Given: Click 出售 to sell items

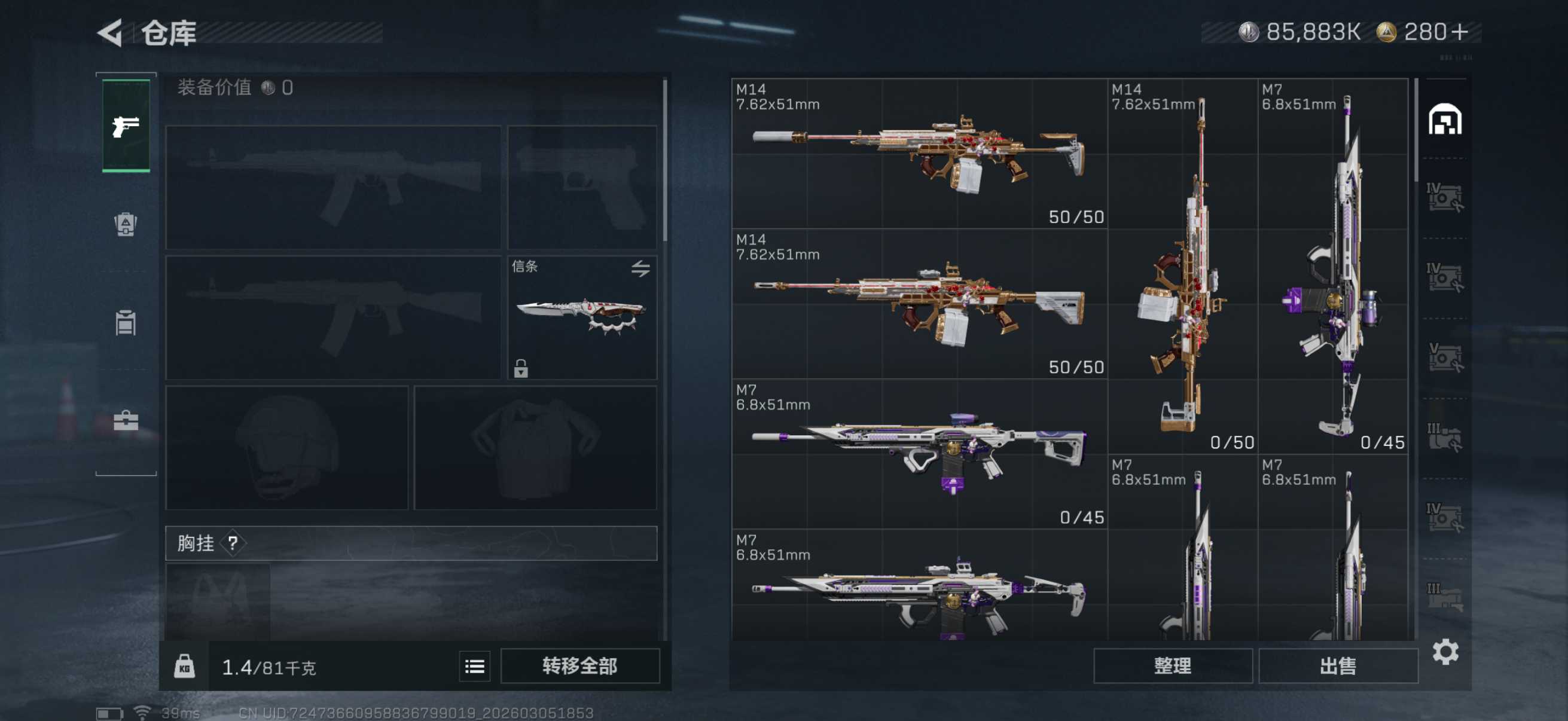Looking at the screenshot, I should [x=1337, y=666].
